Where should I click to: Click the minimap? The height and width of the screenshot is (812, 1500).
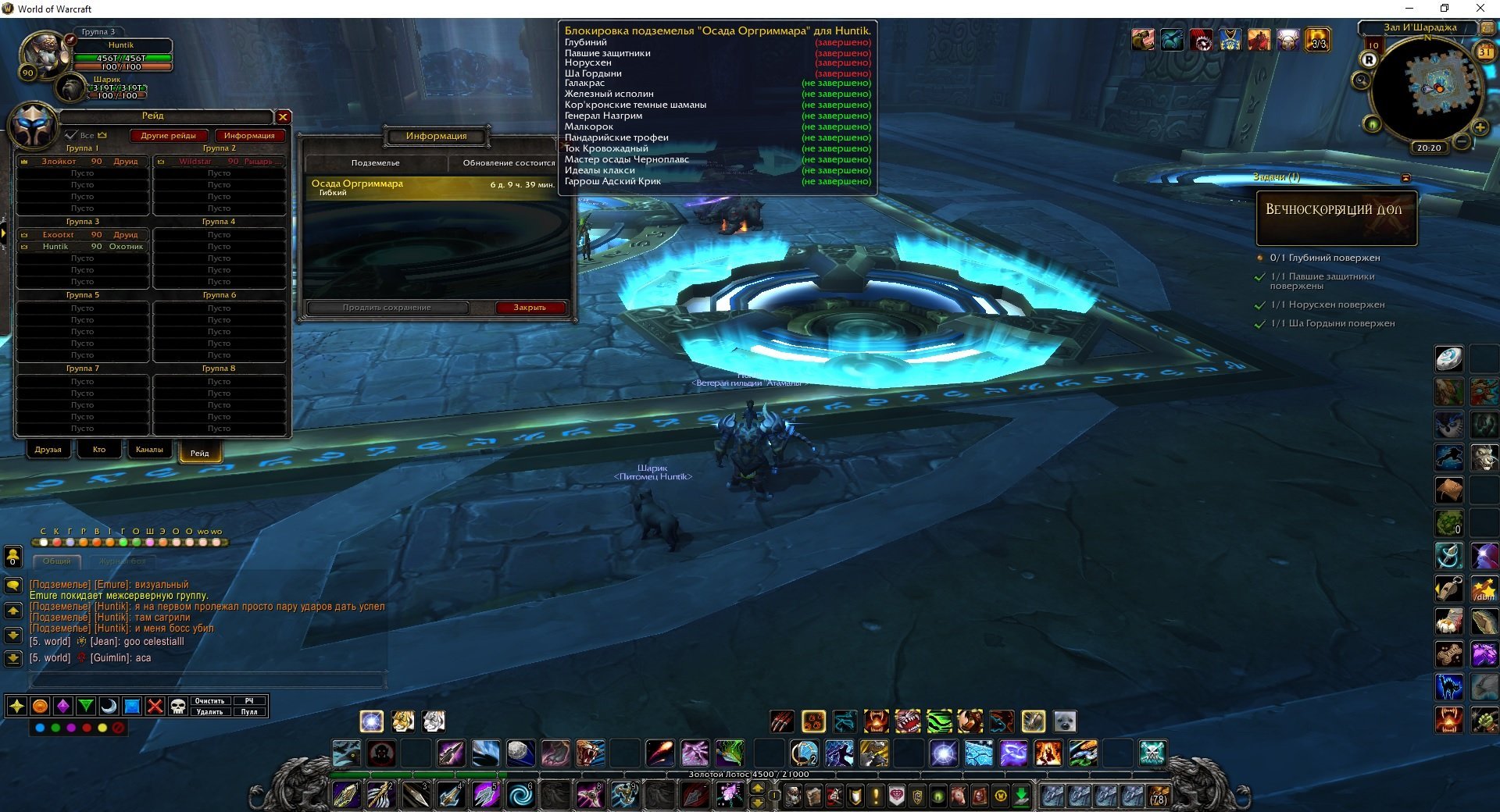click(1427, 90)
